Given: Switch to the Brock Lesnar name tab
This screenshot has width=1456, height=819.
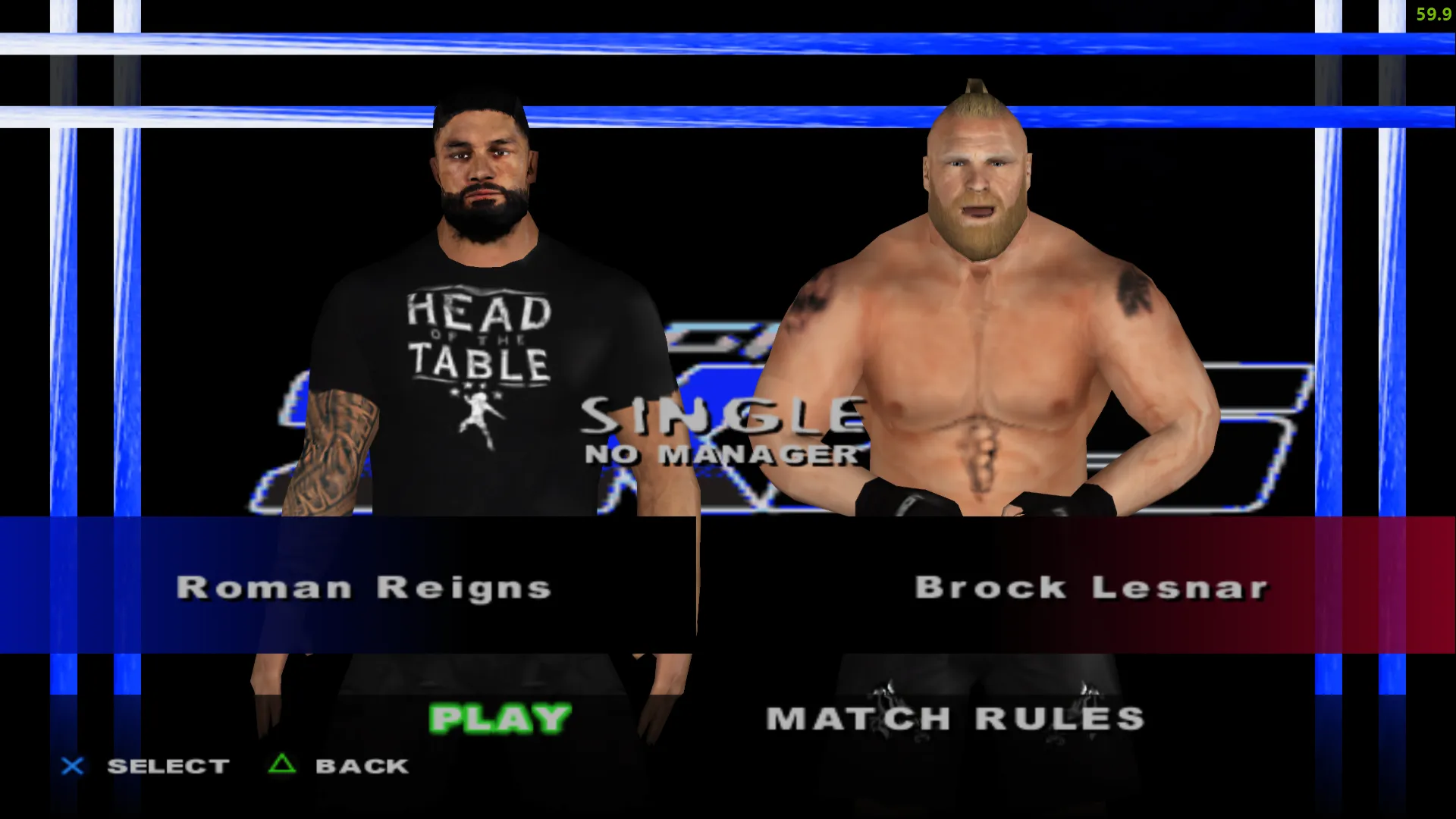Looking at the screenshot, I should [x=1092, y=586].
